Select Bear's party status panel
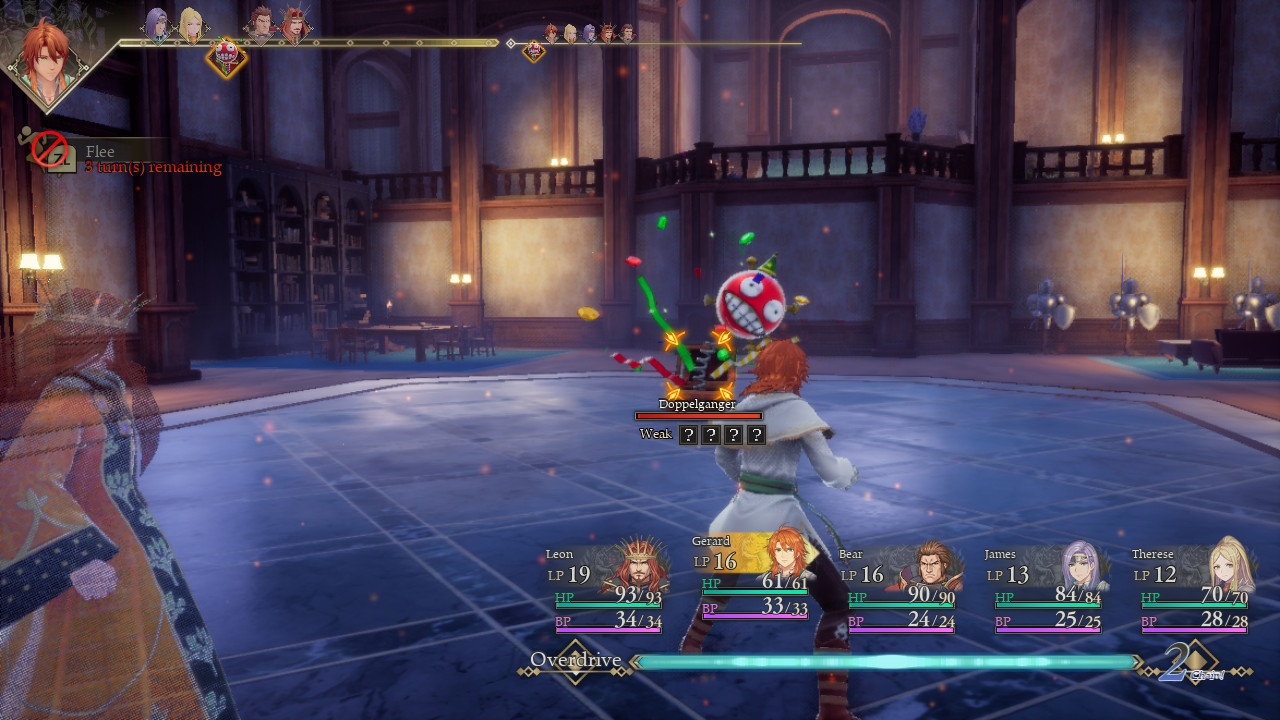The width and height of the screenshot is (1280, 720). 901,588
